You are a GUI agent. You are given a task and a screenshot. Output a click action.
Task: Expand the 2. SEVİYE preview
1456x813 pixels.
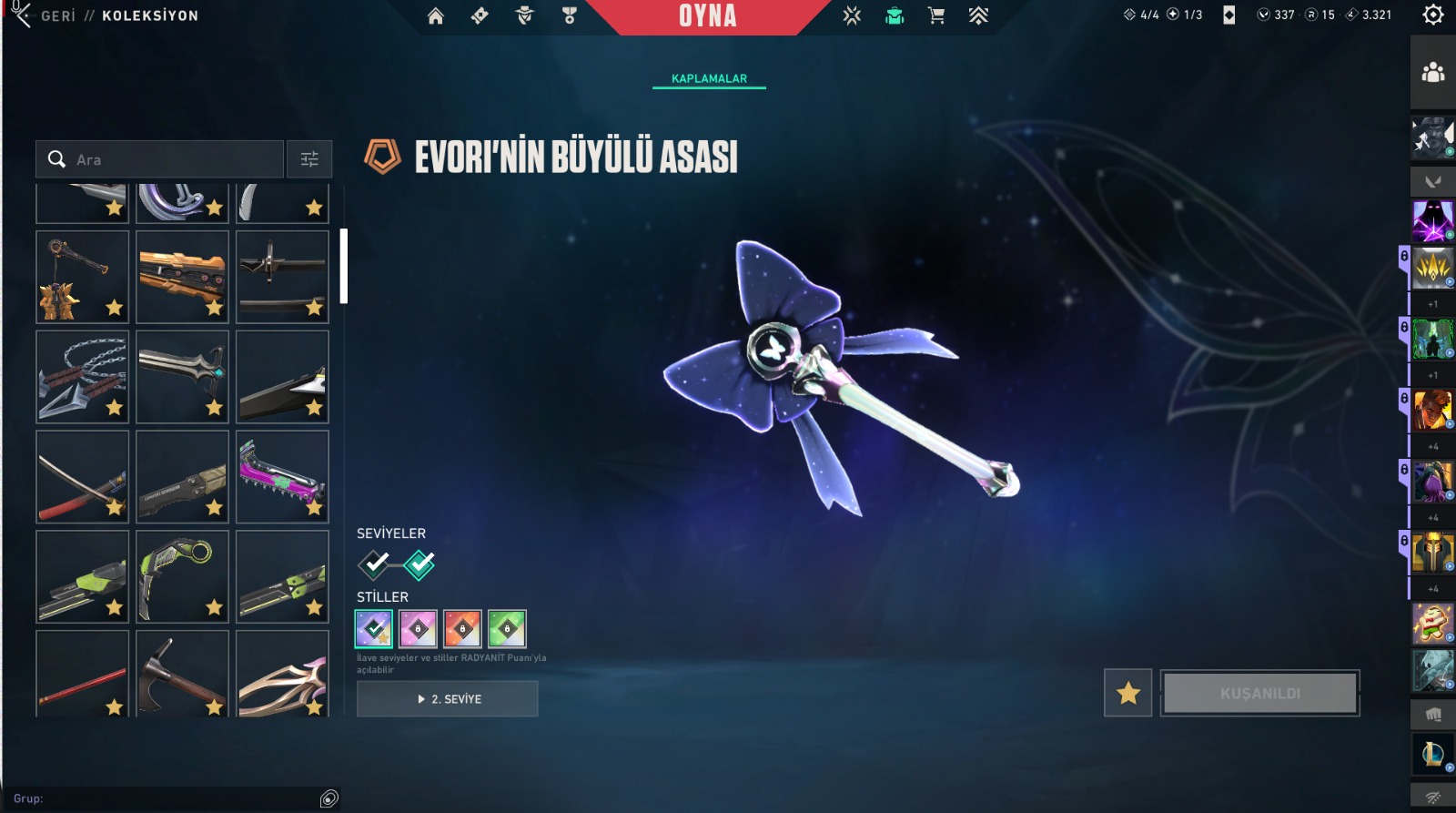(x=447, y=699)
